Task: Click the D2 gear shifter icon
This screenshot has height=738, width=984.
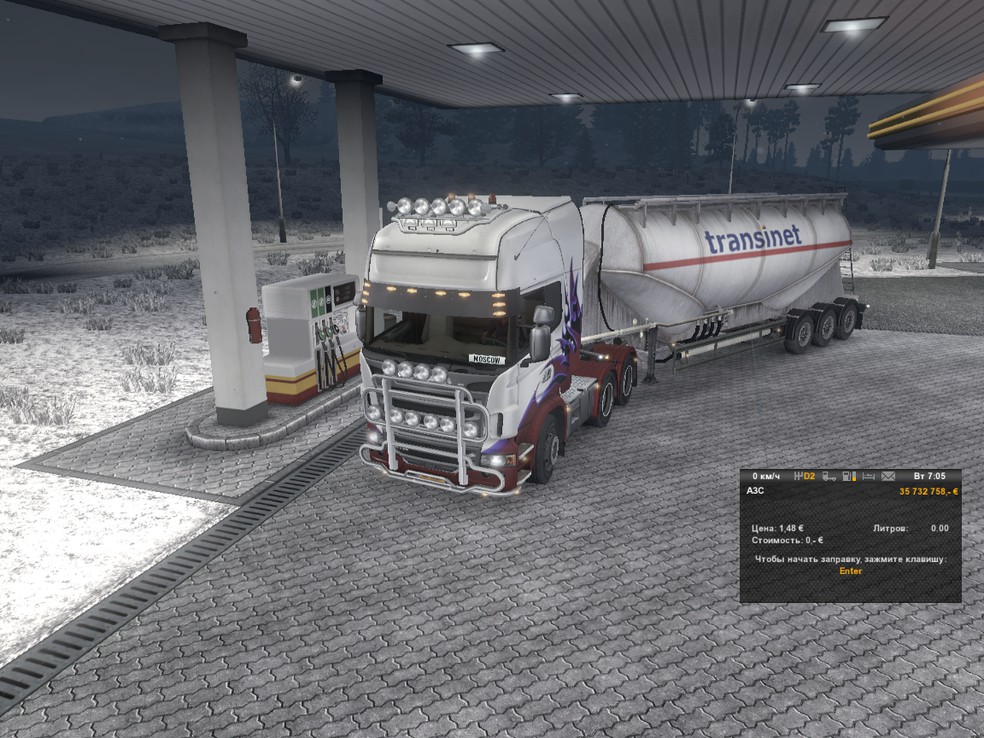Action: click(x=804, y=476)
